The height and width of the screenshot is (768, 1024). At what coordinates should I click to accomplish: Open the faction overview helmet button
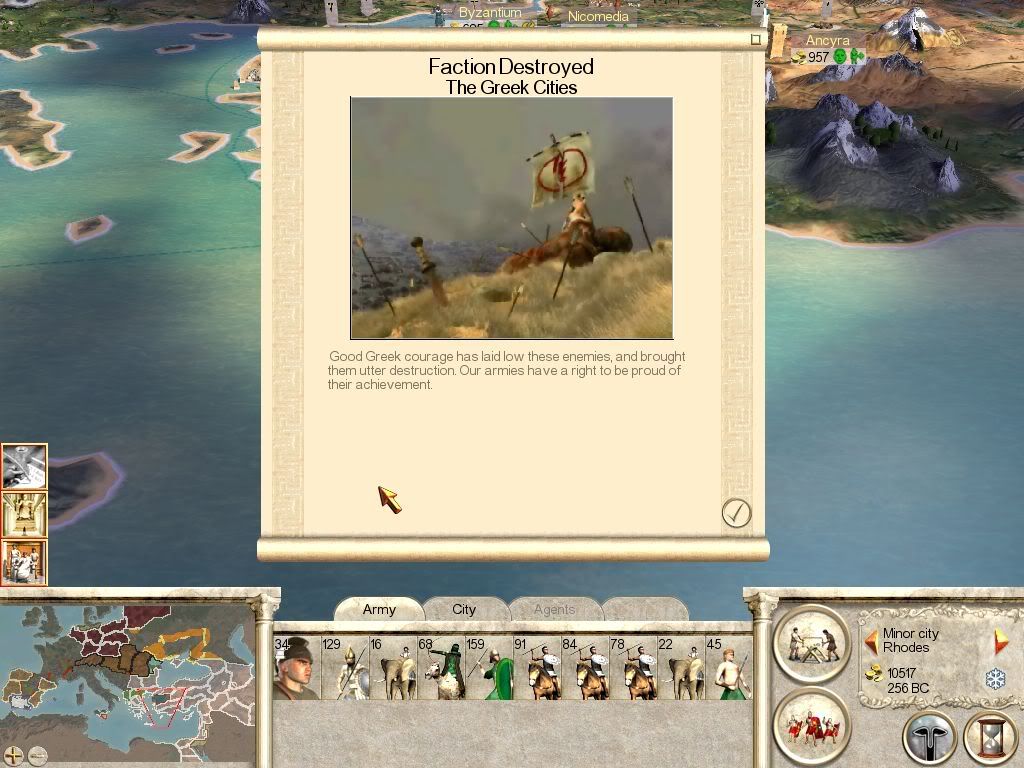tap(929, 738)
